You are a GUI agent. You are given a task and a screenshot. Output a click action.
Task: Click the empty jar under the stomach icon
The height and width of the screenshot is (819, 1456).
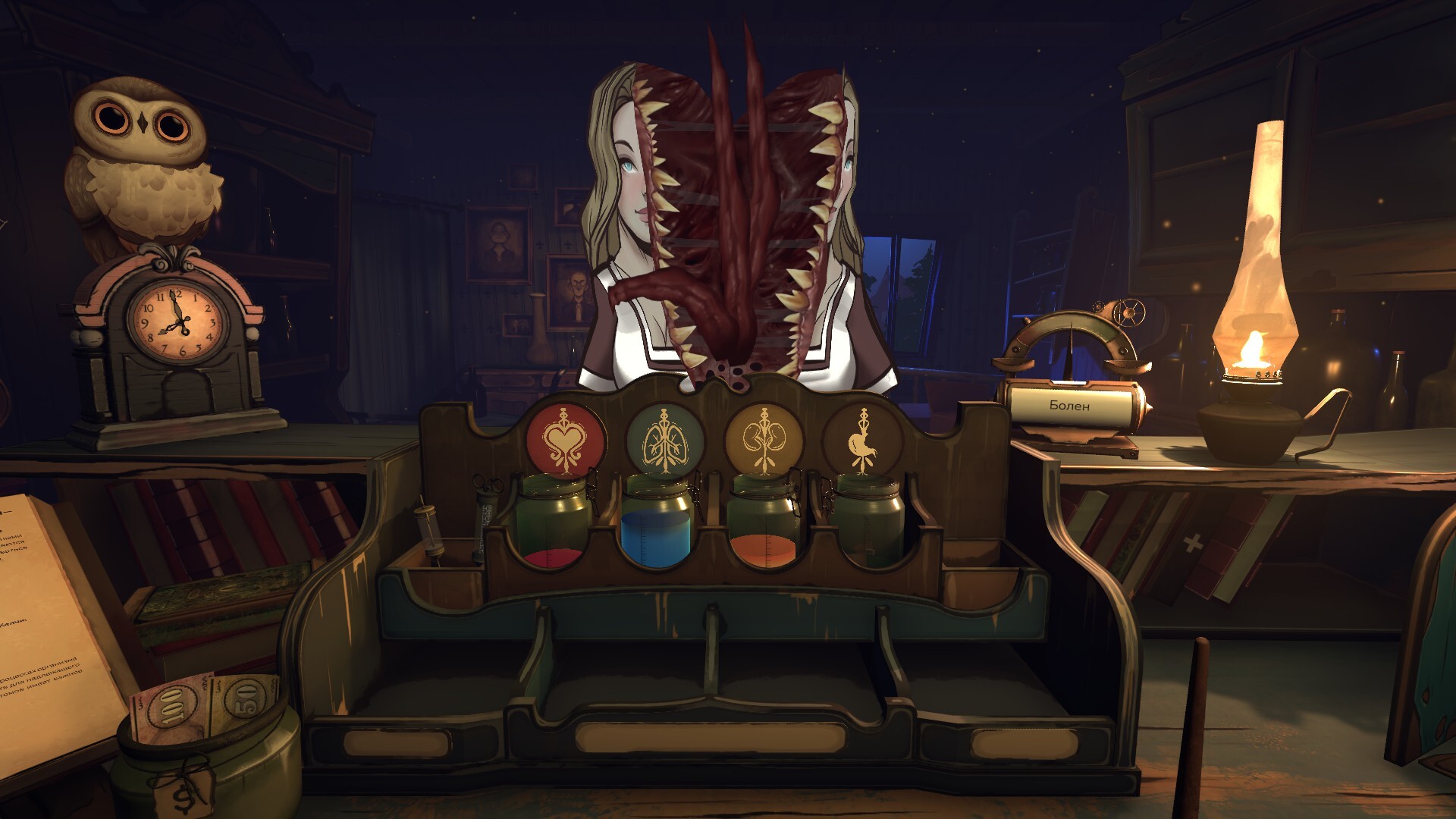870,525
